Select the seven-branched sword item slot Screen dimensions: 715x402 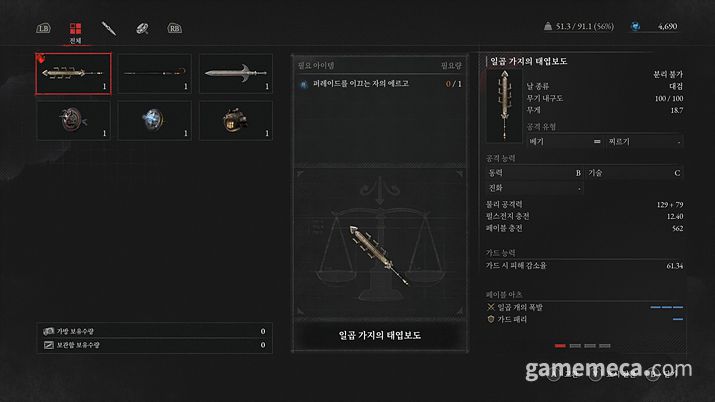72,73
